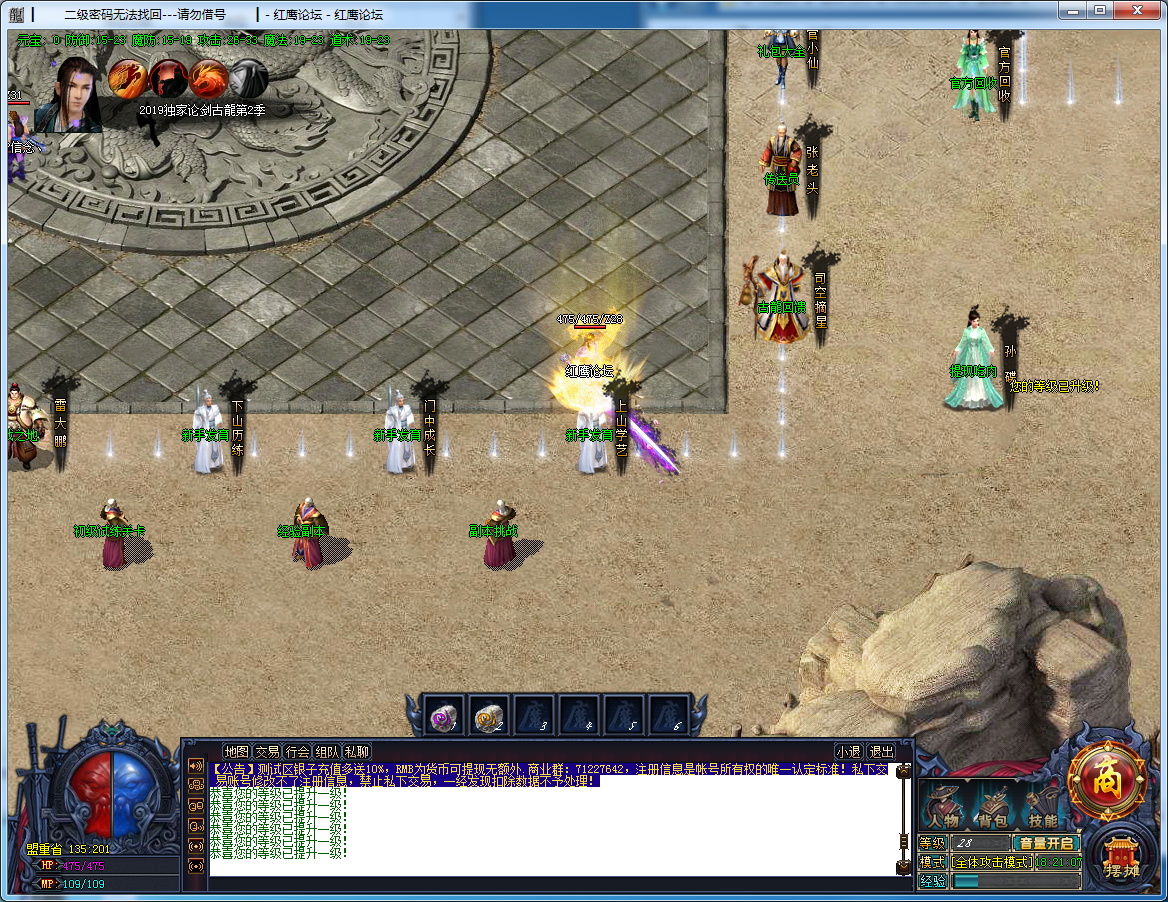
Task: Click the player portrait avatar
Action: (68, 97)
